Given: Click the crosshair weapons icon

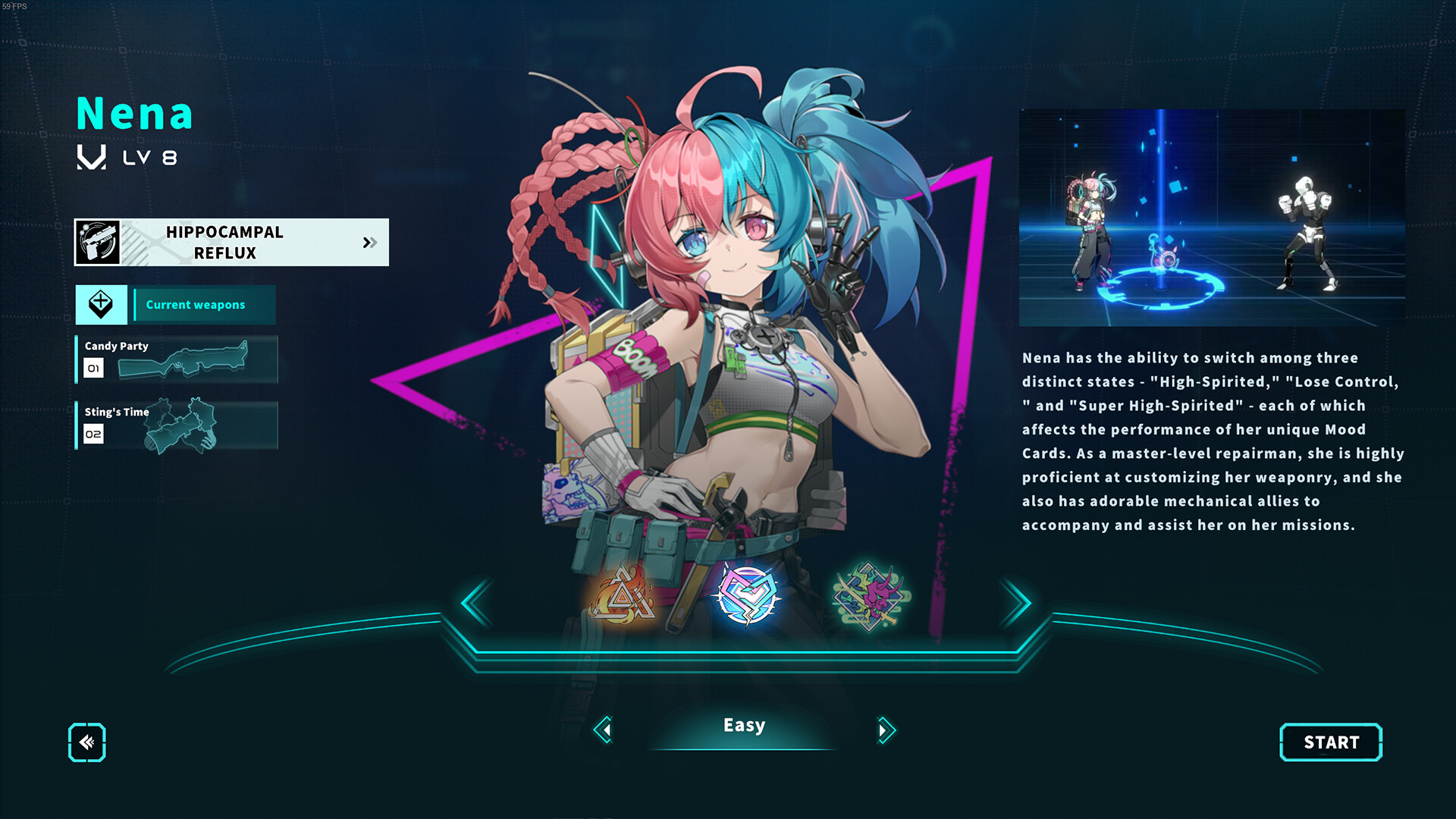Looking at the screenshot, I should coord(102,304).
